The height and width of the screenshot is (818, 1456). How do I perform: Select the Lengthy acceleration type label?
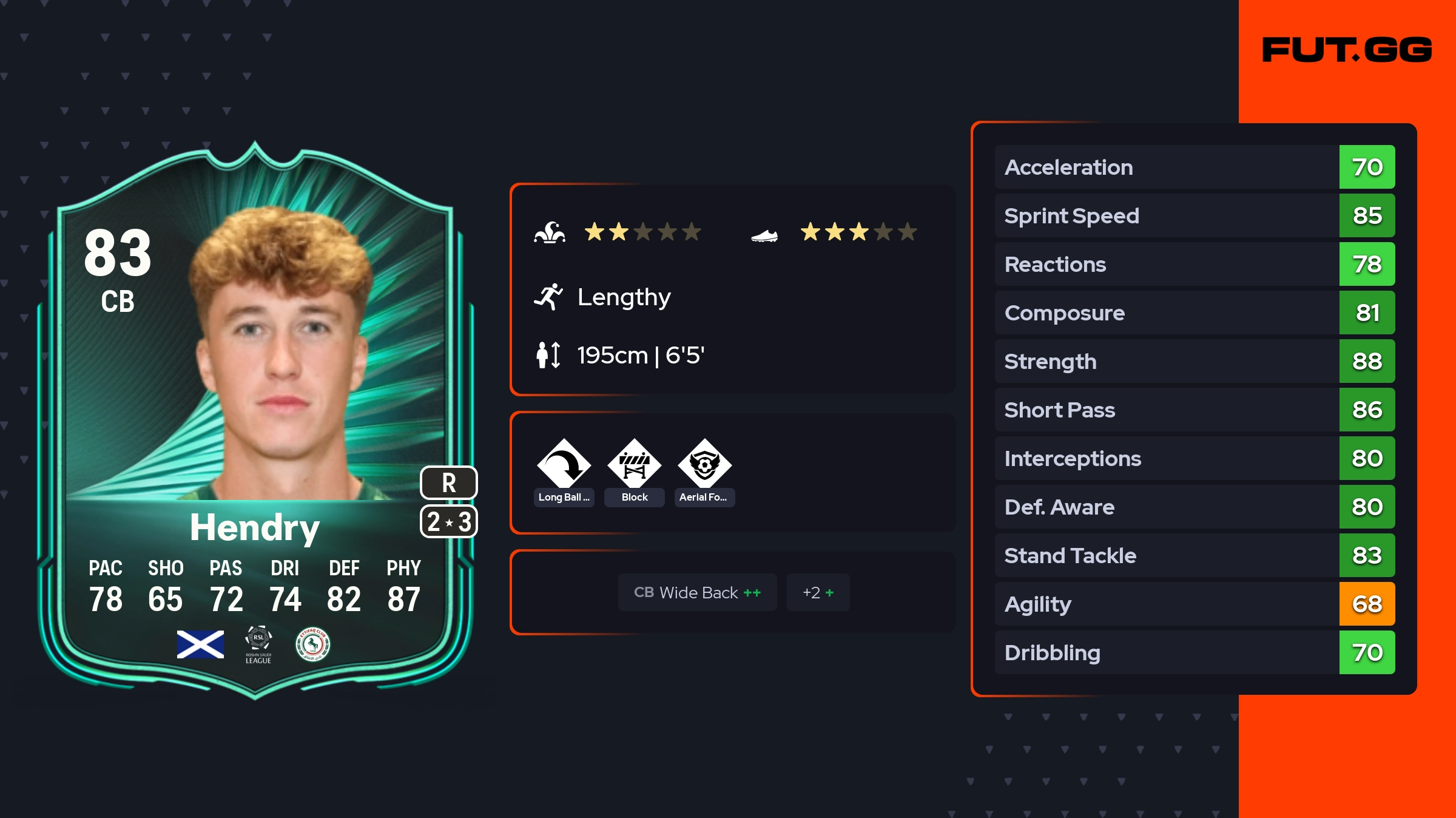[x=624, y=297]
